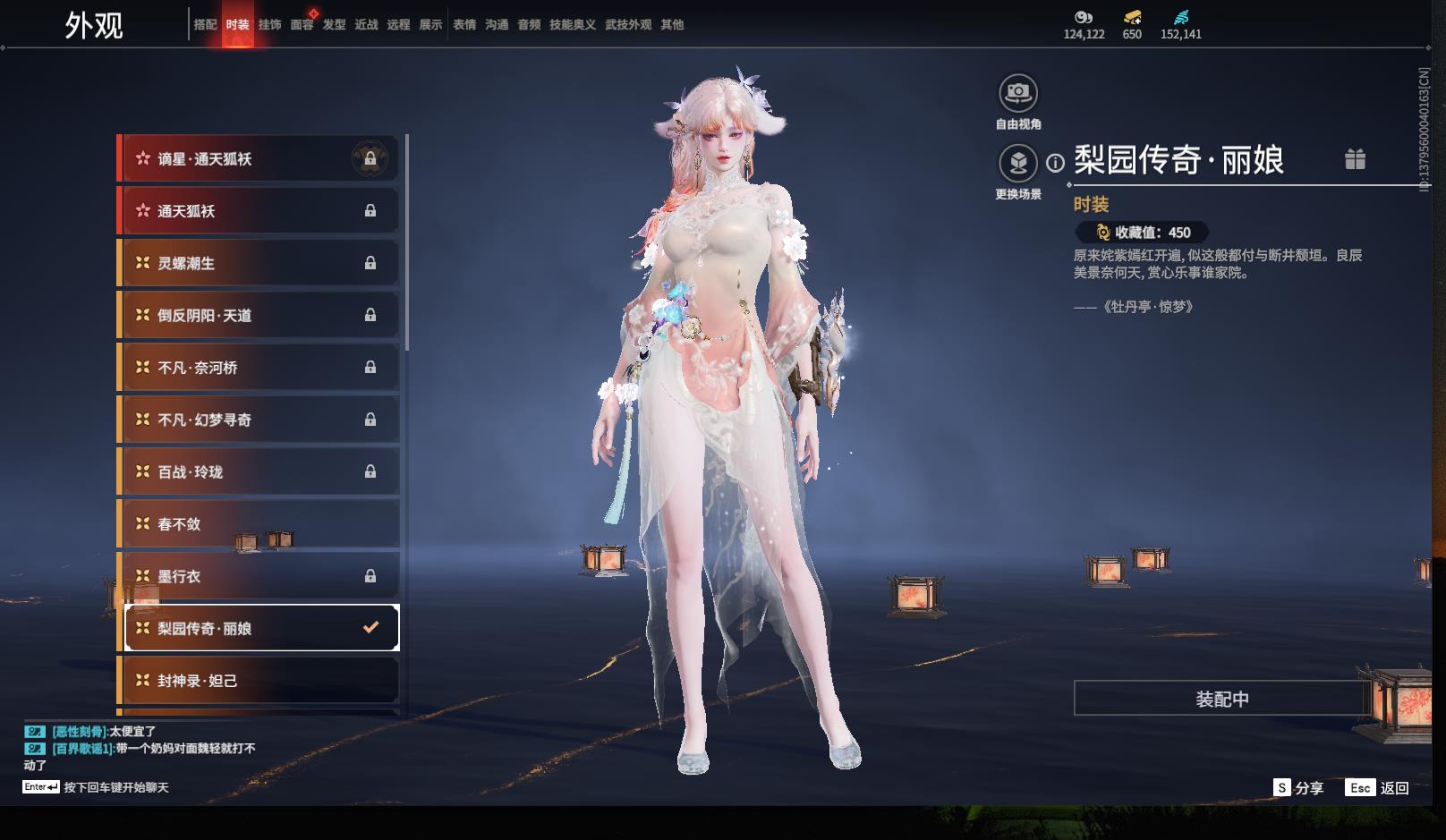Choose the 百战·玲珑 outfit
1446x840 pixels.
[x=259, y=471]
